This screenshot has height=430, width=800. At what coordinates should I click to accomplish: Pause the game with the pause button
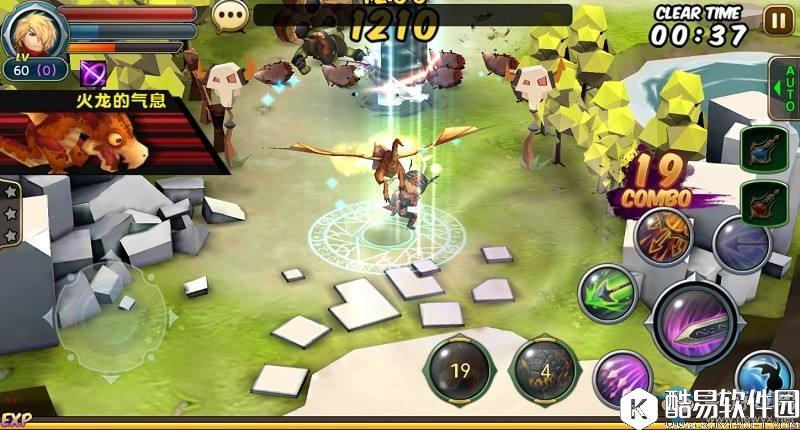tap(776, 19)
